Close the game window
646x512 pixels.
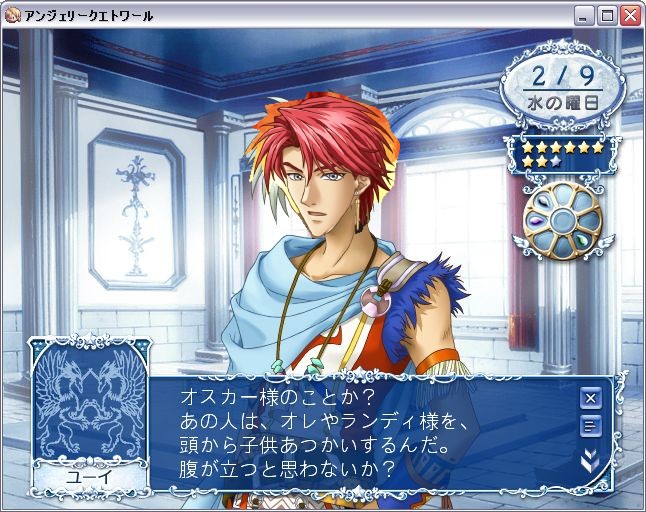(630, 15)
